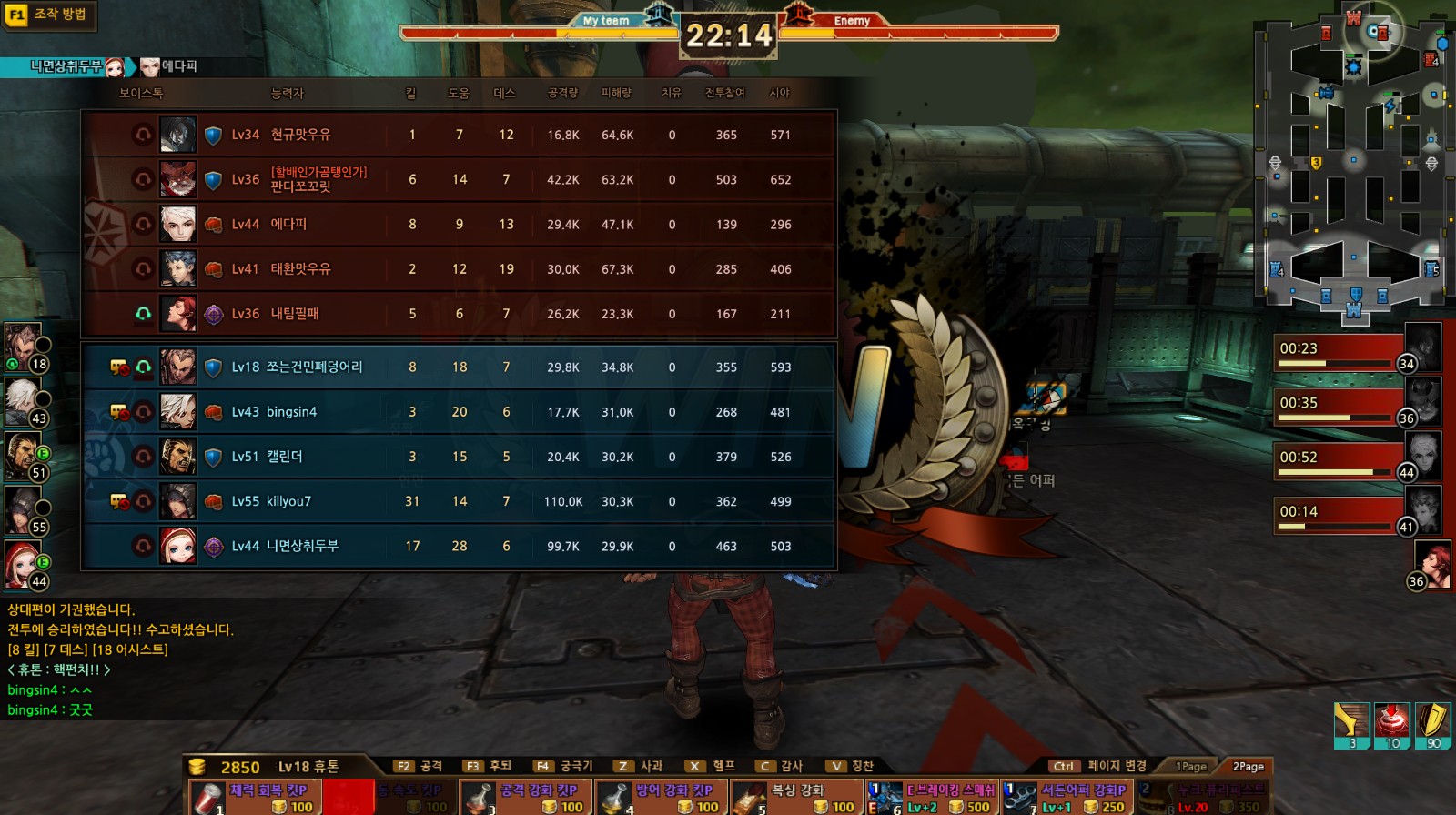Click the enemy portrait with 00:52 respawn
1456x815 pixels.
(x=1423, y=455)
